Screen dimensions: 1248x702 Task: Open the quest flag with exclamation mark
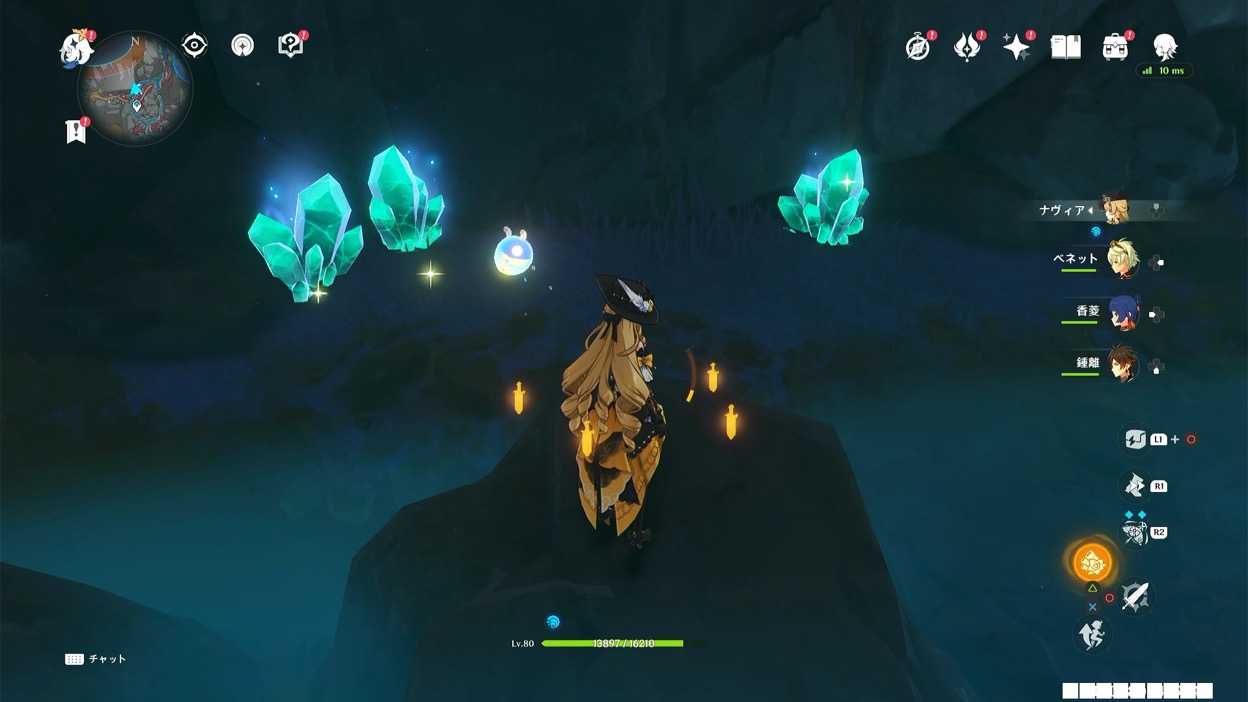tap(75, 131)
